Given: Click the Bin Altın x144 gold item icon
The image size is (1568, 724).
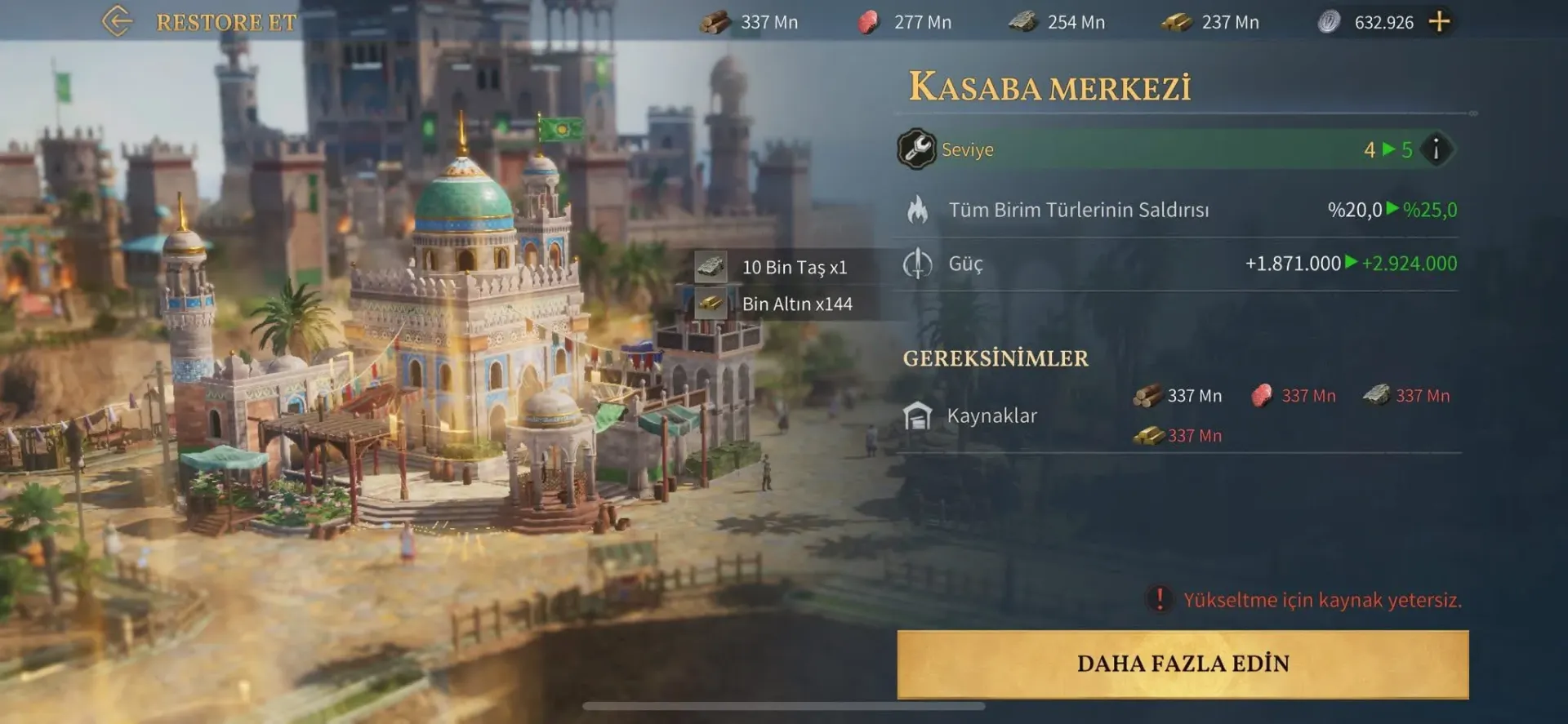Looking at the screenshot, I should coord(712,303).
